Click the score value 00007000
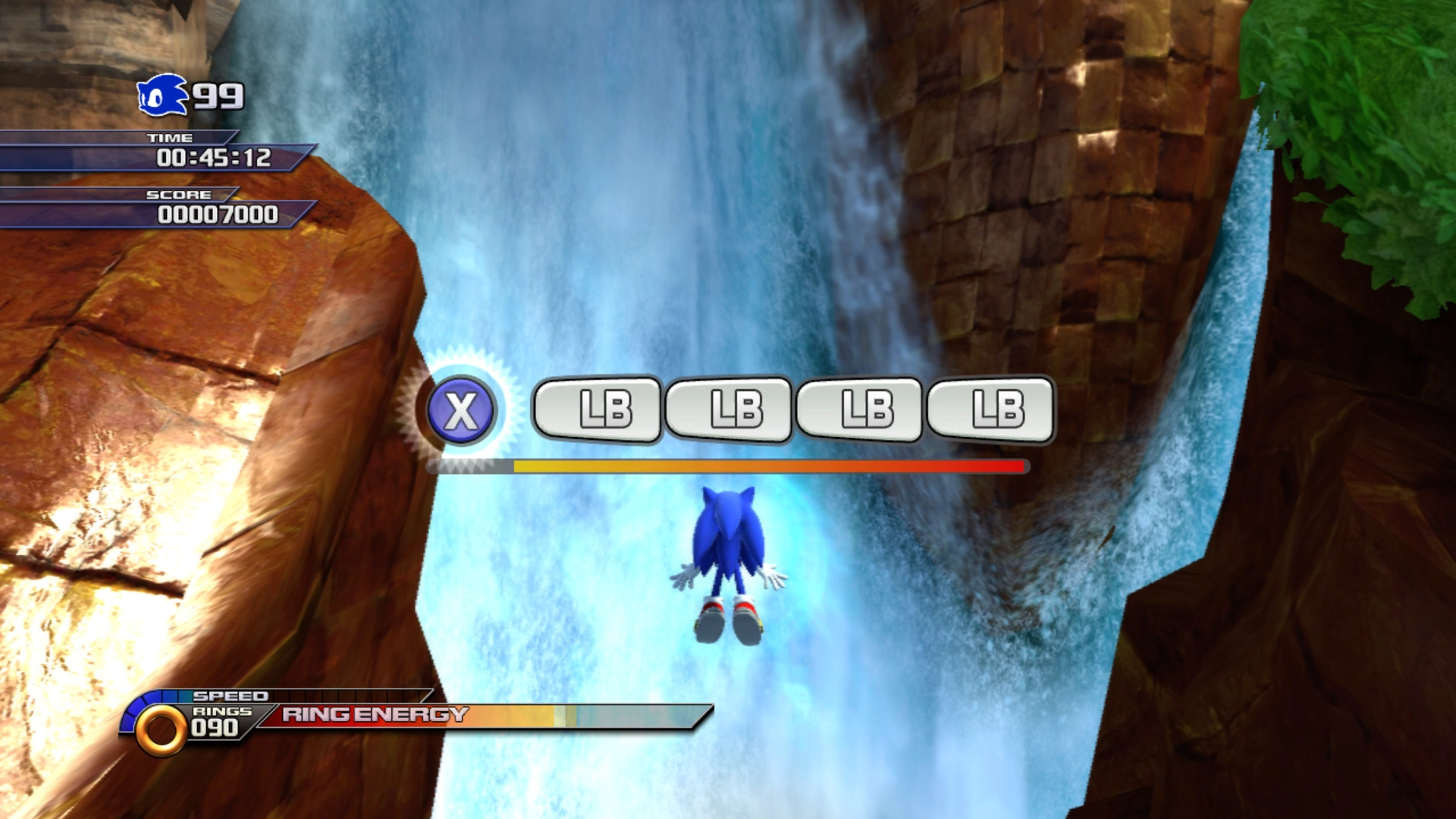 tap(221, 215)
